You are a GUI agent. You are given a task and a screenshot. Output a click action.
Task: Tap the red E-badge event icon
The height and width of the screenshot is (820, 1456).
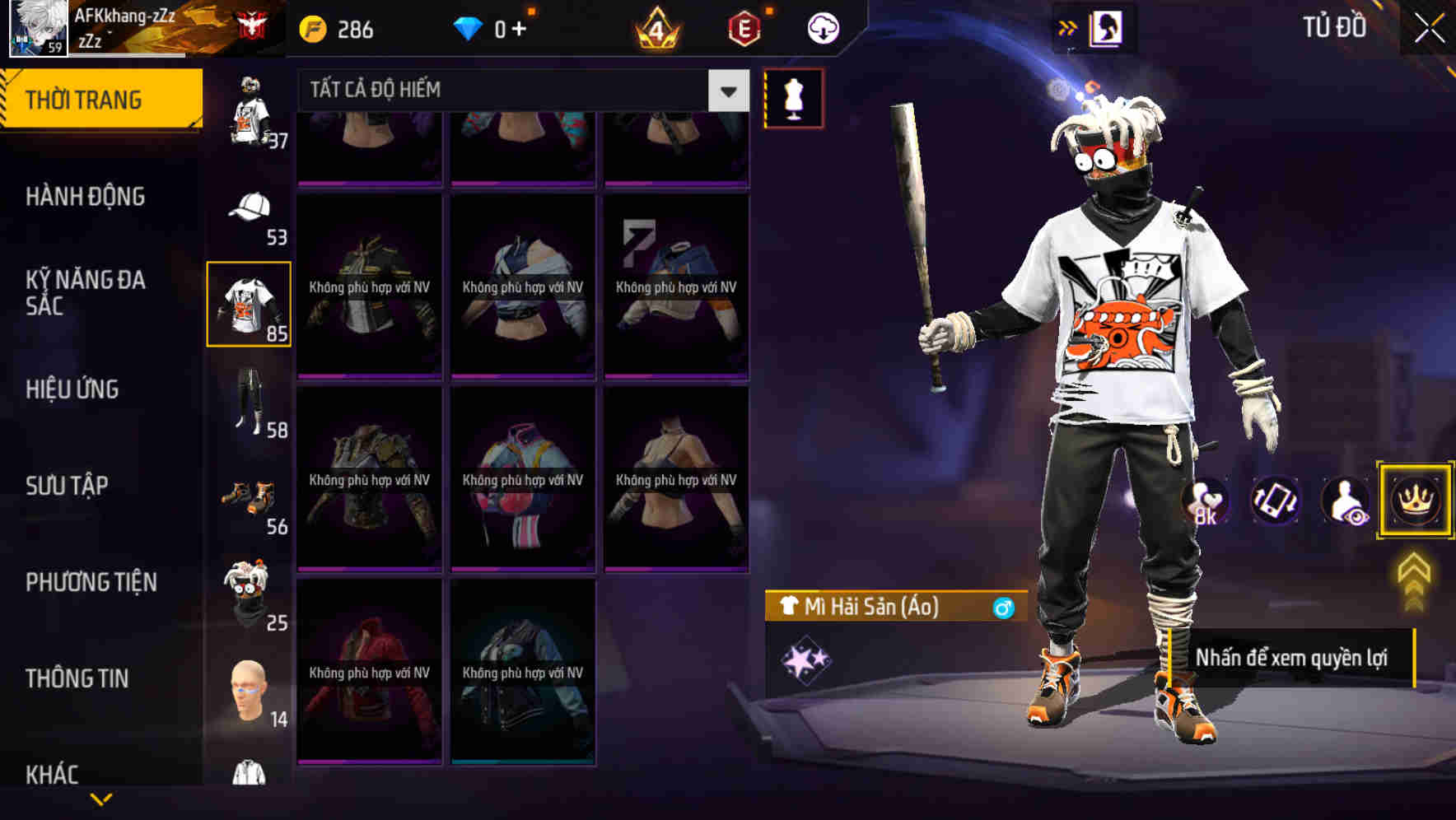coord(745,30)
